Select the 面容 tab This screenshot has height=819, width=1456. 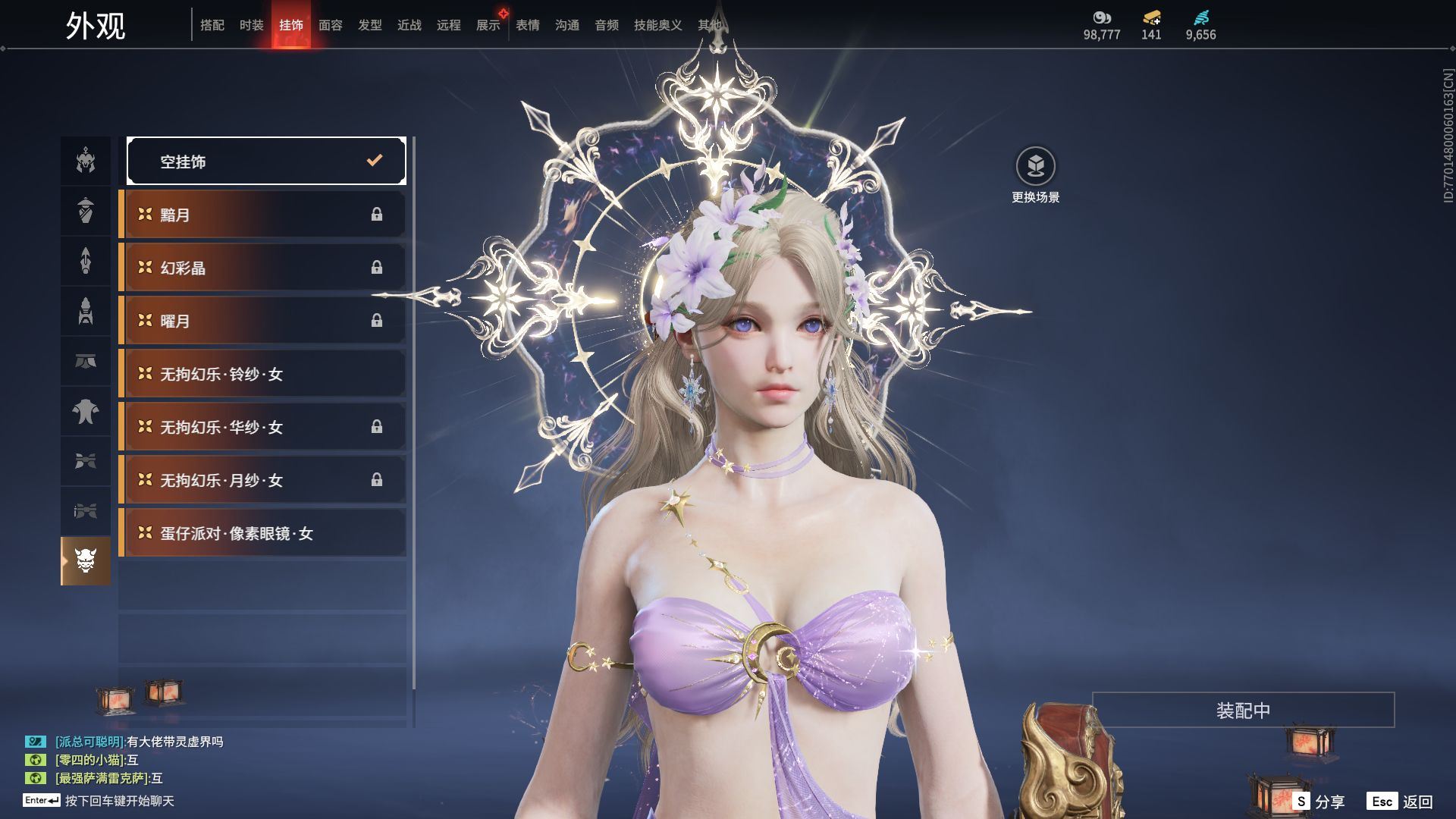tap(331, 26)
